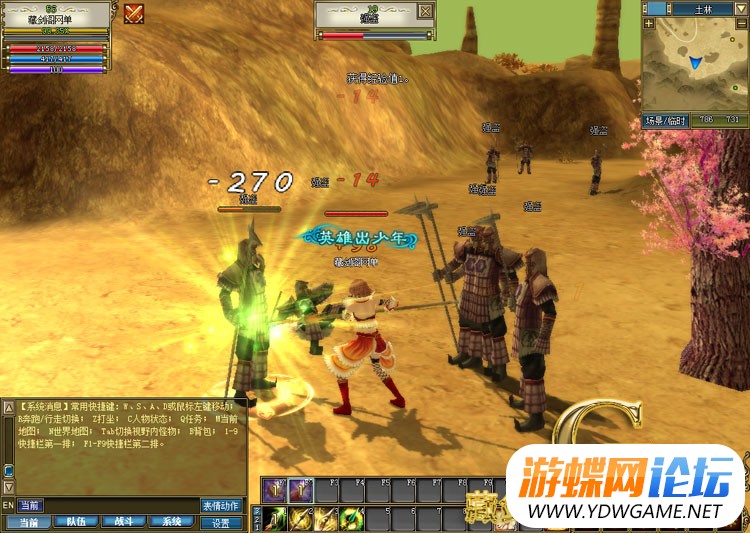Activate the green-glow skill in slot one

275,518
